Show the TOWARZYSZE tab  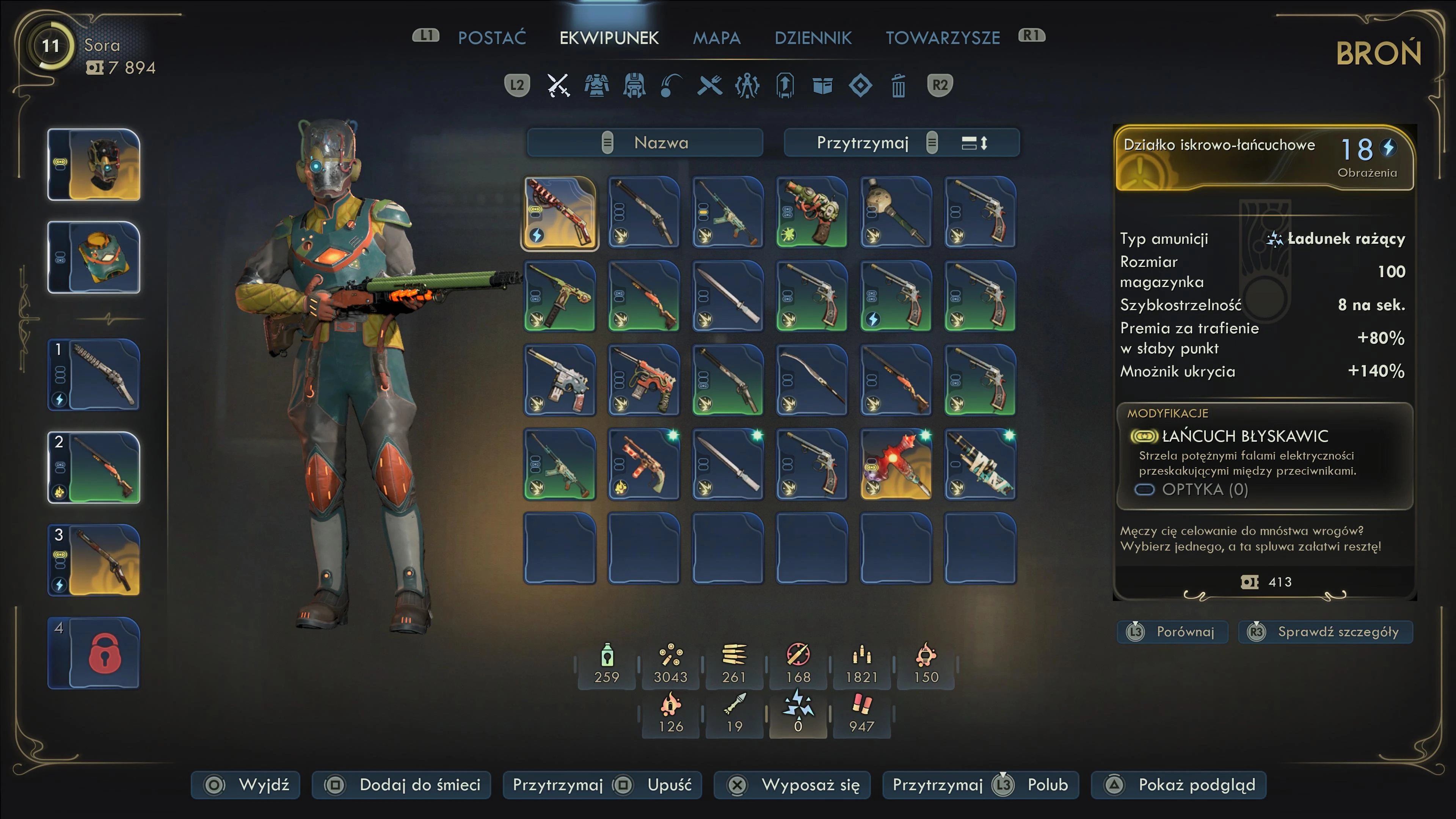pos(942,38)
